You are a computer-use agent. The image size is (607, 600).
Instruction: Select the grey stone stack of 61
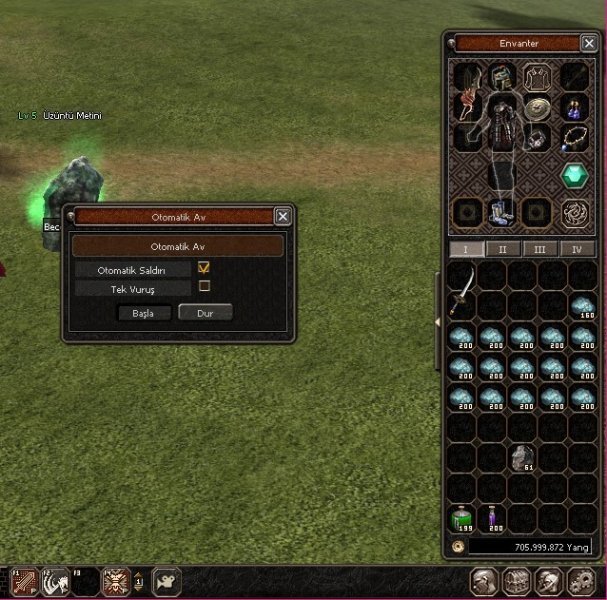[x=522, y=458]
